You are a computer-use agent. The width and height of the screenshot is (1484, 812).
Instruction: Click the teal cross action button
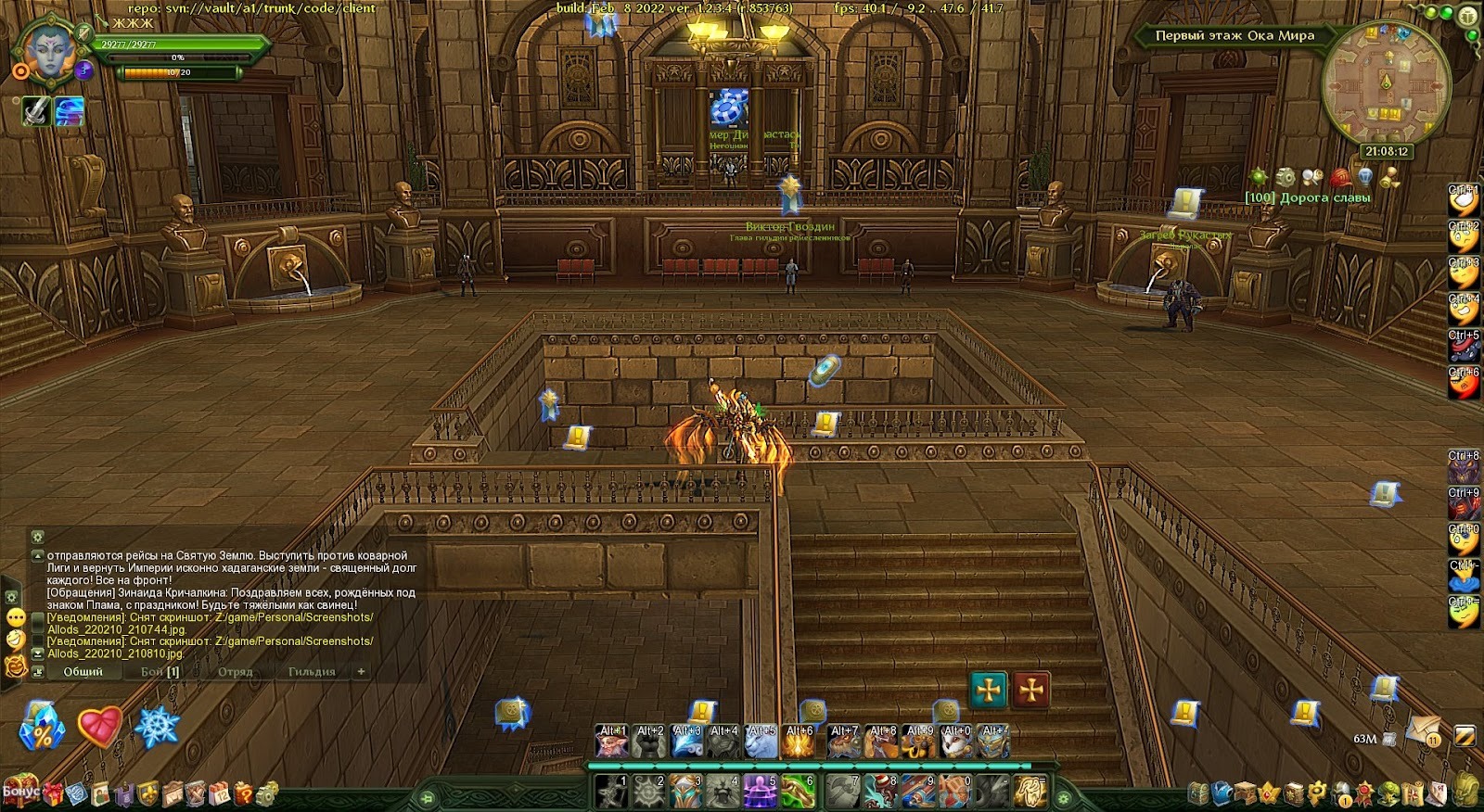[989, 690]
